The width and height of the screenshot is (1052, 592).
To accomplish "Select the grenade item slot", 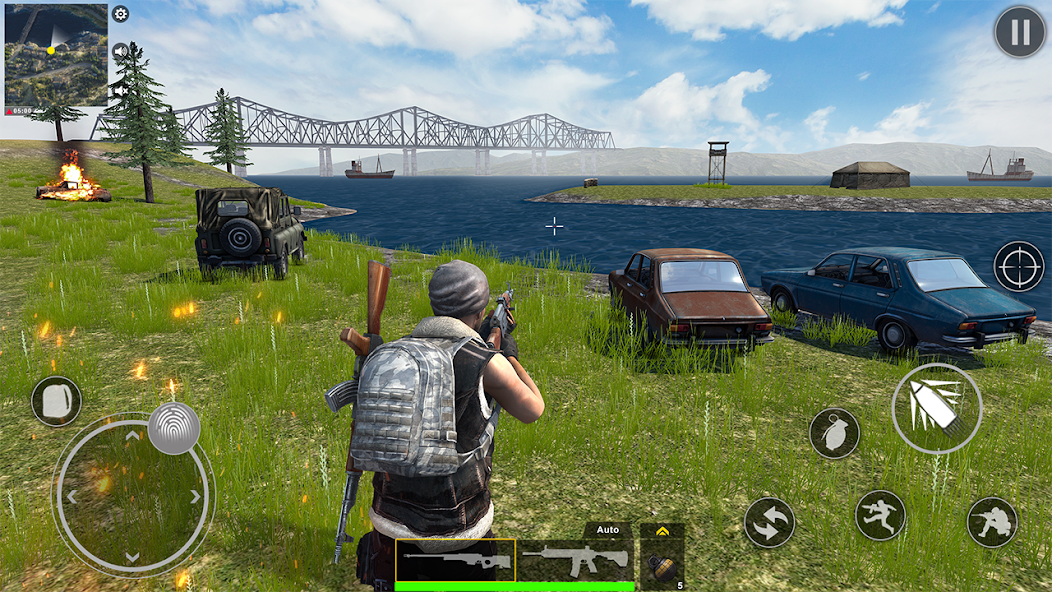I will (662, 565).
